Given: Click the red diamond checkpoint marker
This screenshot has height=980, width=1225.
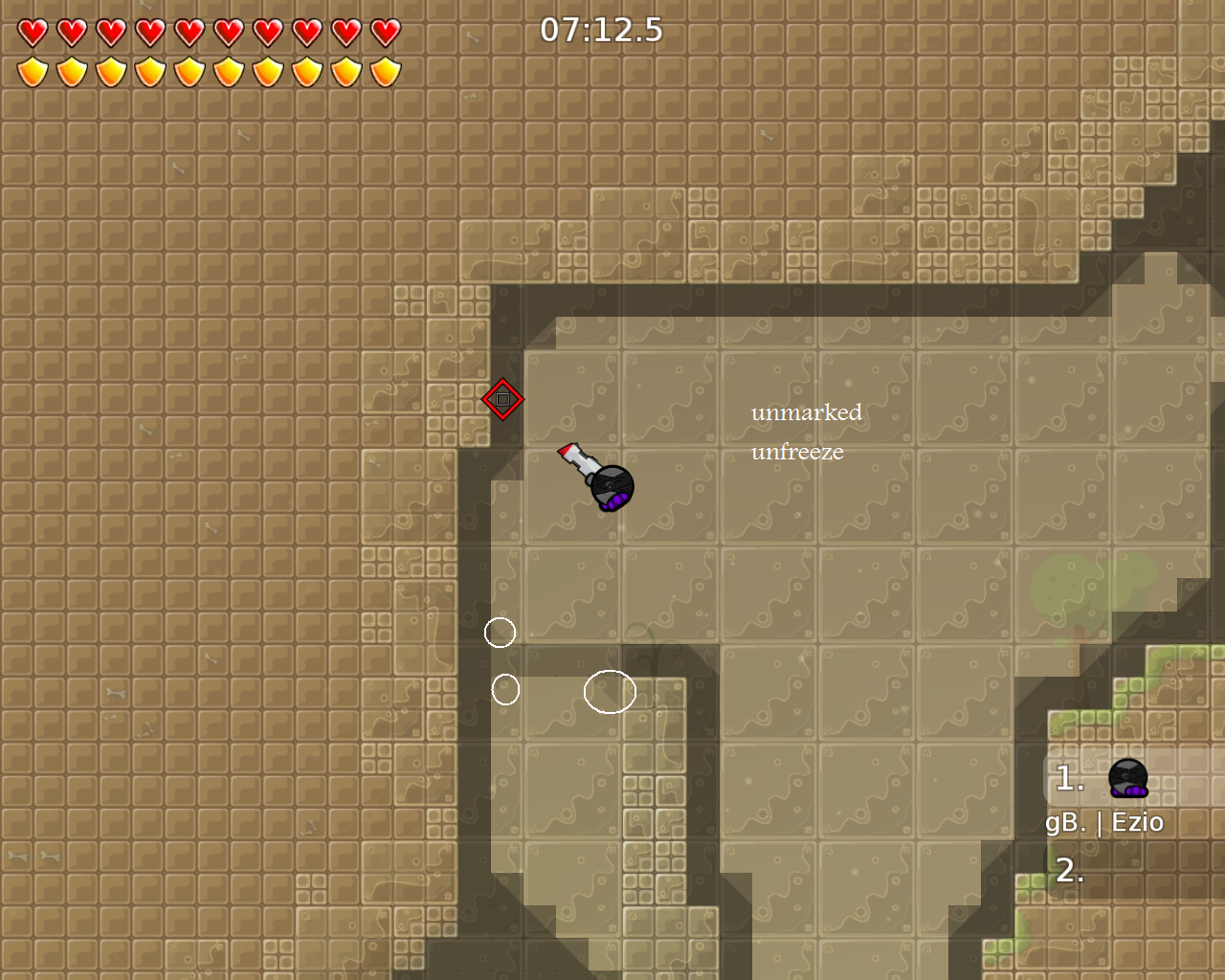Looking at the screenshot, I should 501,398.
